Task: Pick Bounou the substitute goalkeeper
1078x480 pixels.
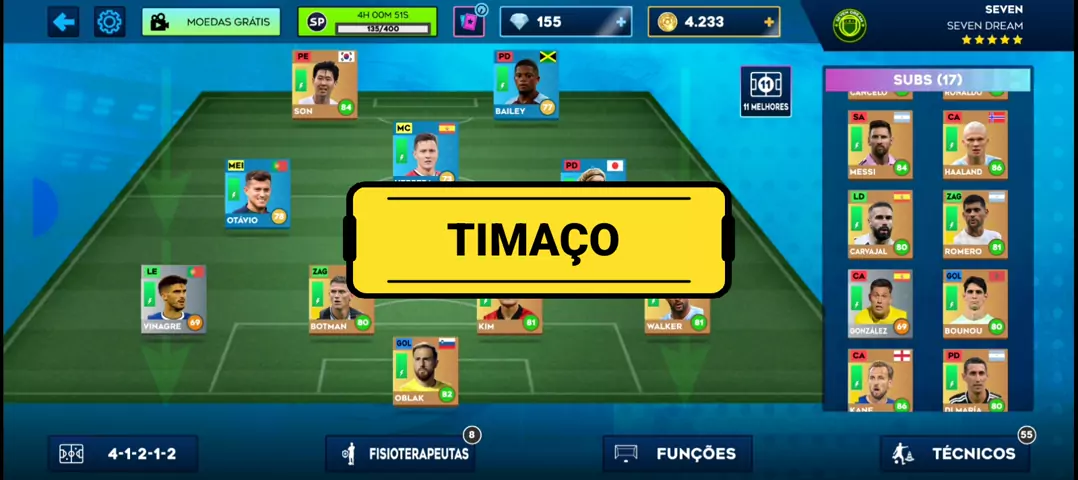Action: tap(975, 302)
